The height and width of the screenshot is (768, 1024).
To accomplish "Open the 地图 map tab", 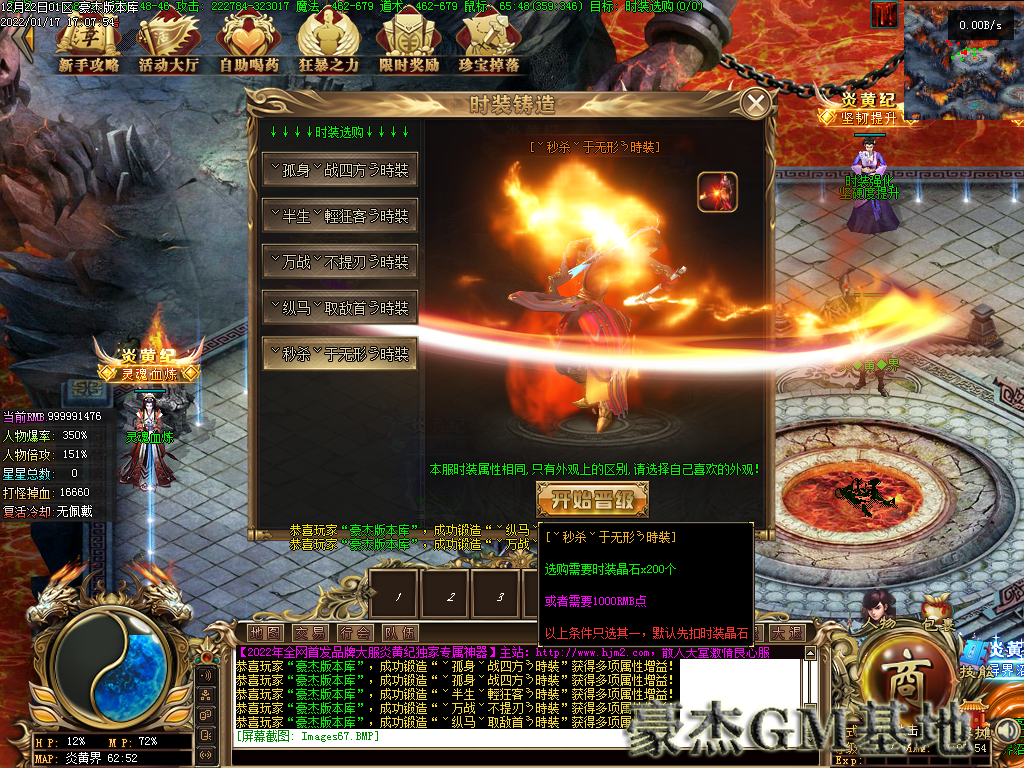I will [266, 633].
